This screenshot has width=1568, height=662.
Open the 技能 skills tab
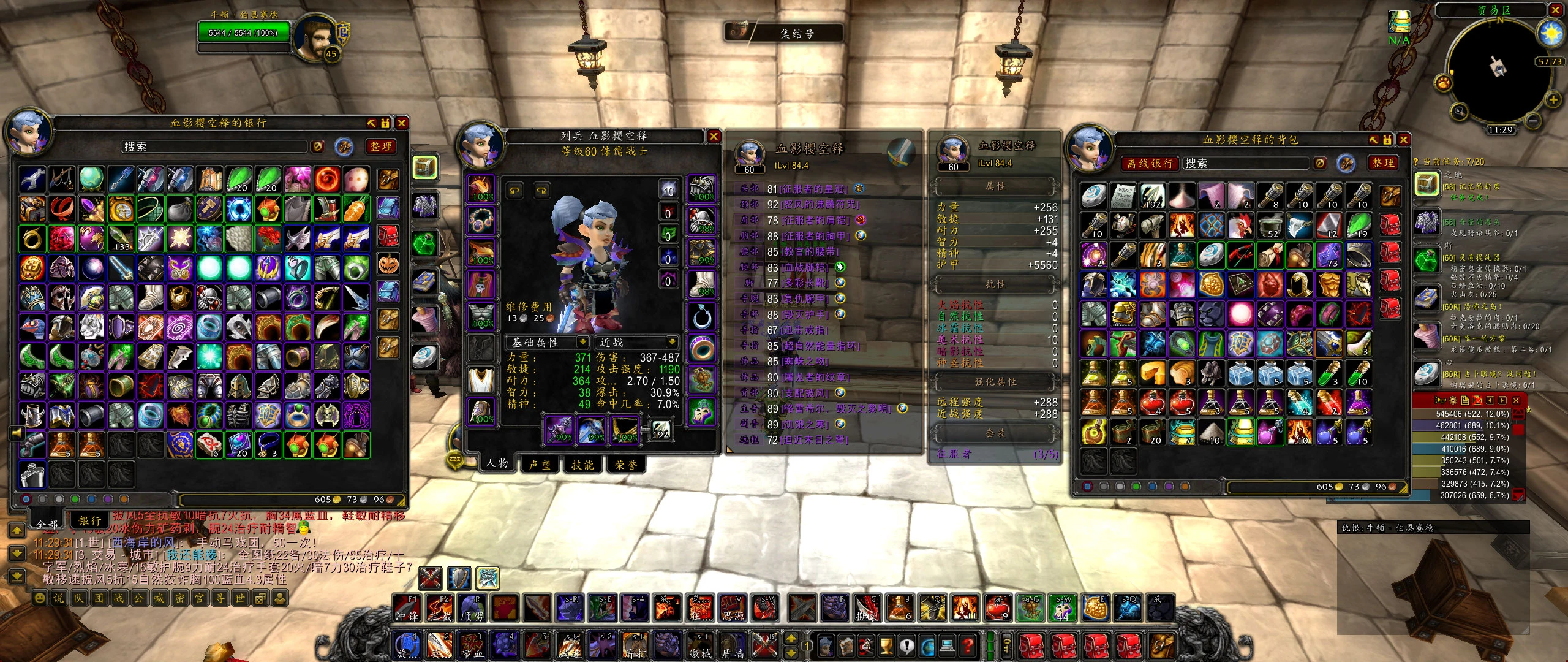(x=582, y=465)
